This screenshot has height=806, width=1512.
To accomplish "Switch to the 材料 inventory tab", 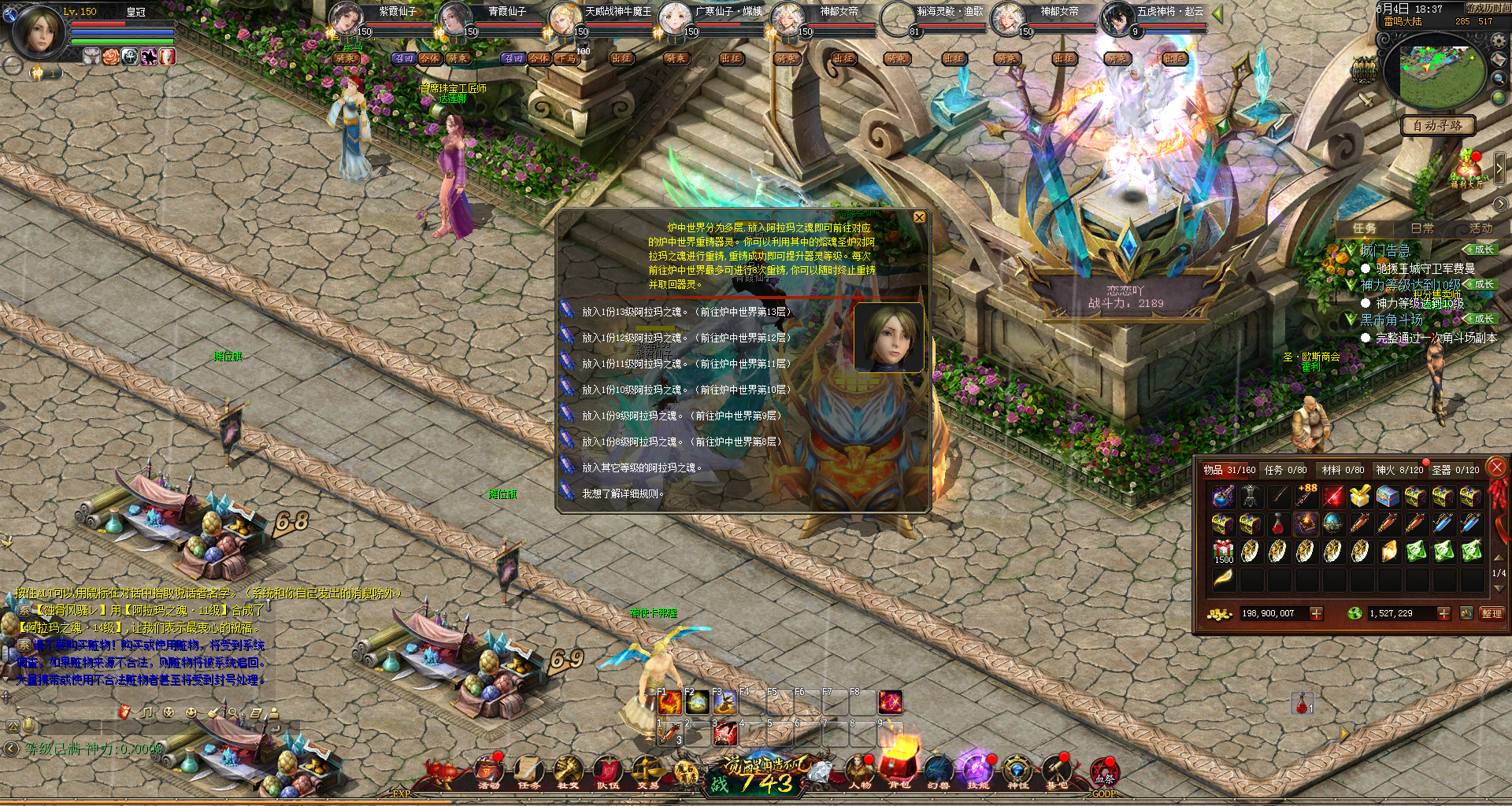I will [1343, 470].
